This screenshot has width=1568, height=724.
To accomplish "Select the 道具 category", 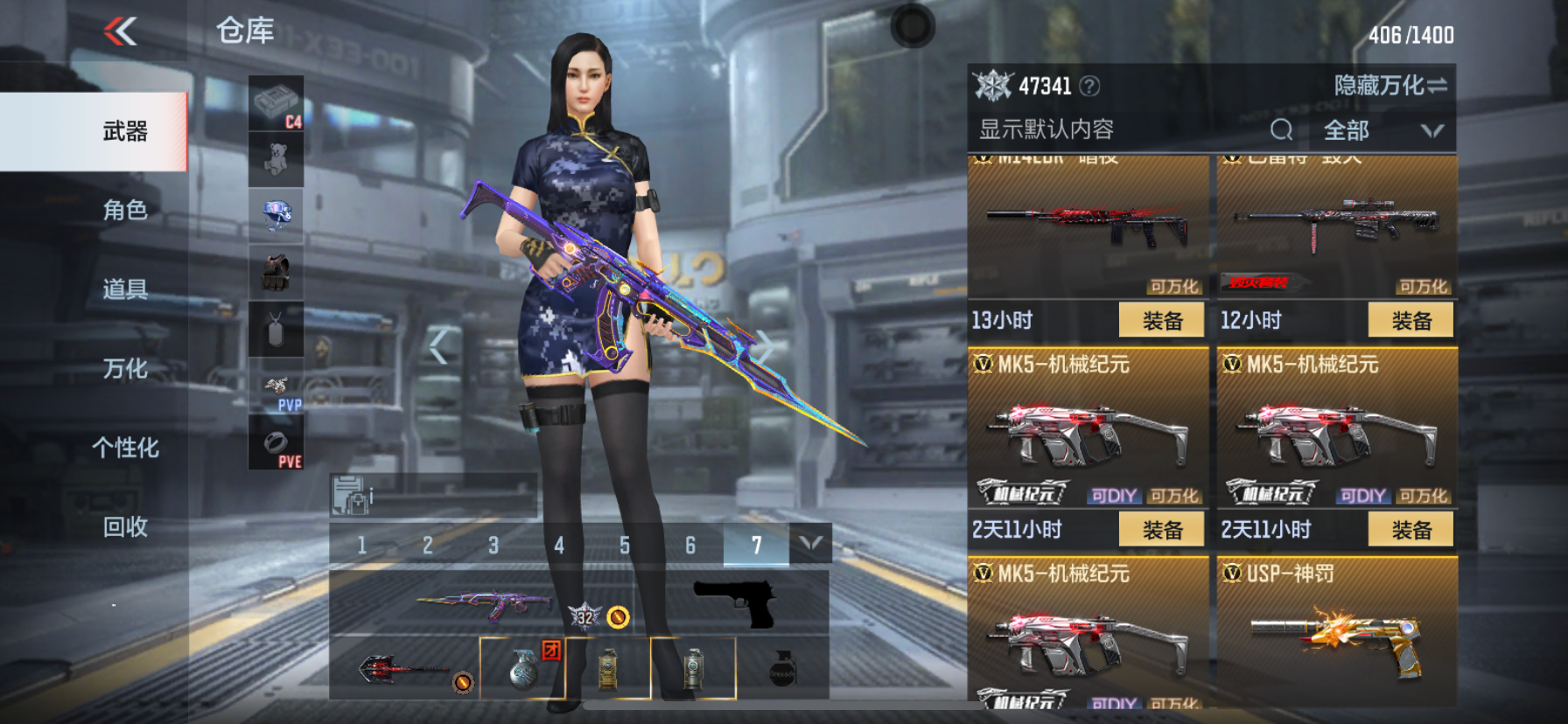I will (x=125, y=289).
